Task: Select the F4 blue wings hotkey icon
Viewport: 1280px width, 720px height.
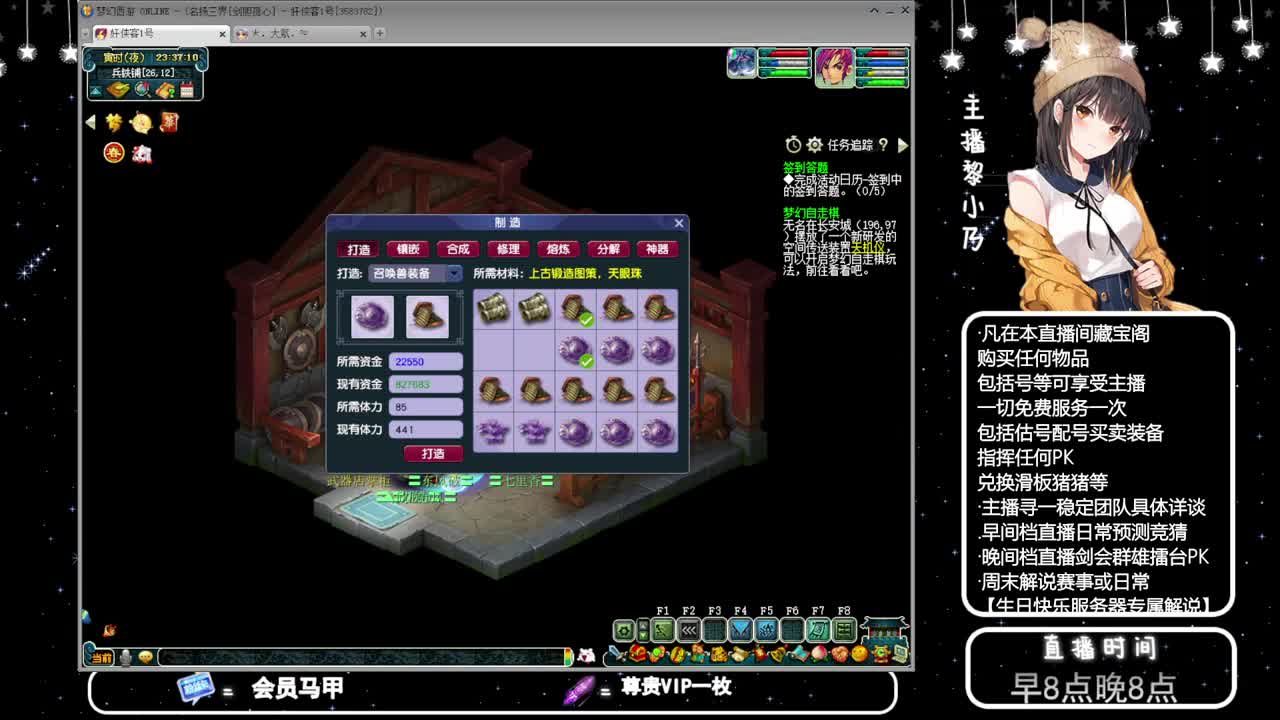Action: pyautogui.click(x=741, y=630)
